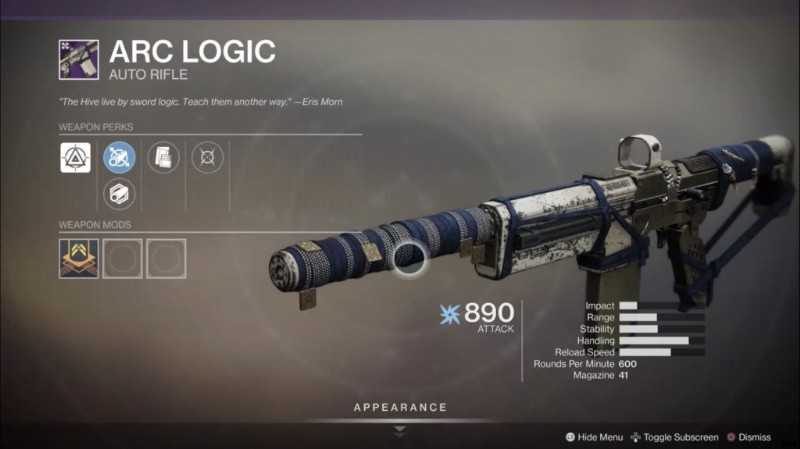Select the white square intrinsic frame perk
This screenshot has width=800, height=449.
tap(75, 156)
